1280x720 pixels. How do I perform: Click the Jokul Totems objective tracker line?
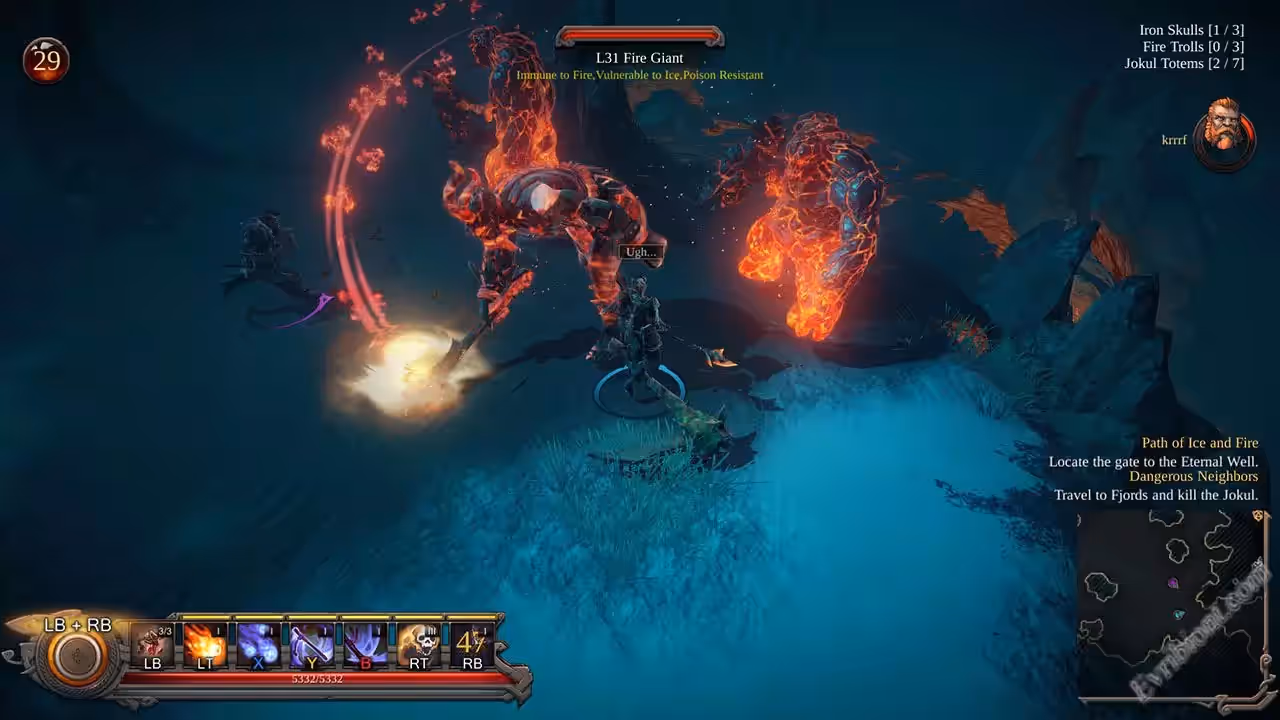point(1184,63)
